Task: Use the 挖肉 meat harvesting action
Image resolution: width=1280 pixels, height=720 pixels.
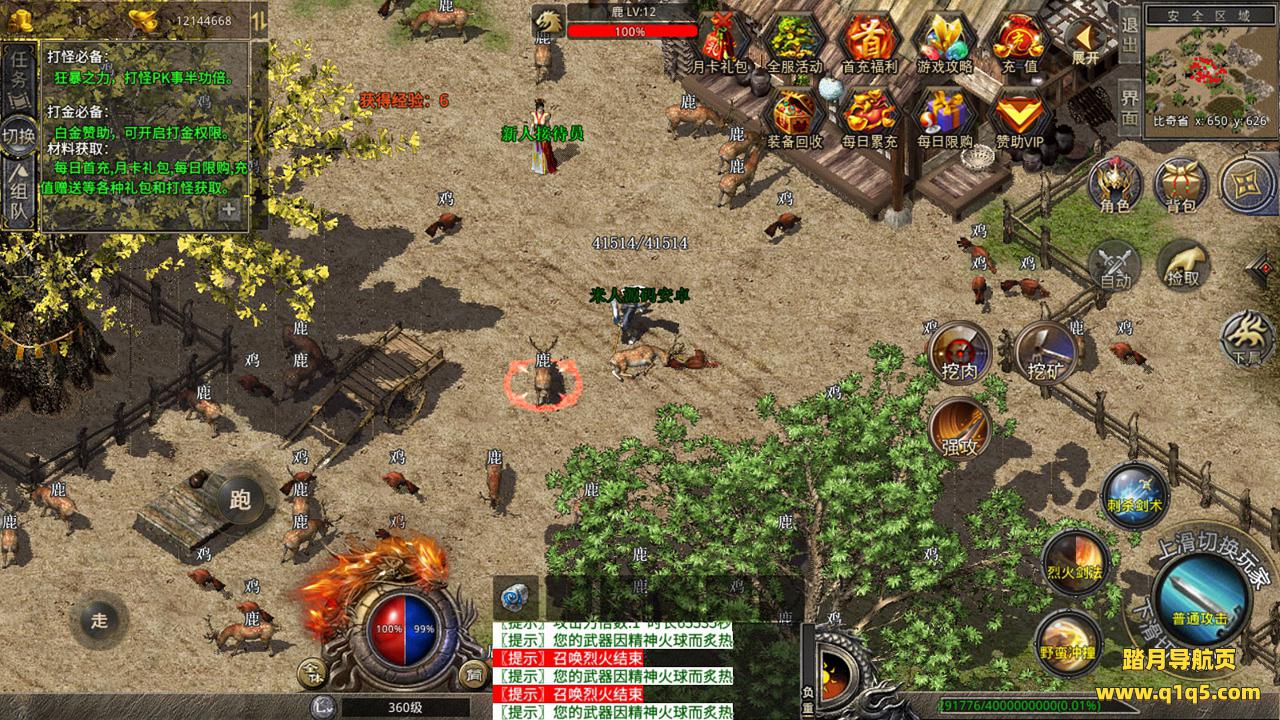Action: click(960, 351)
